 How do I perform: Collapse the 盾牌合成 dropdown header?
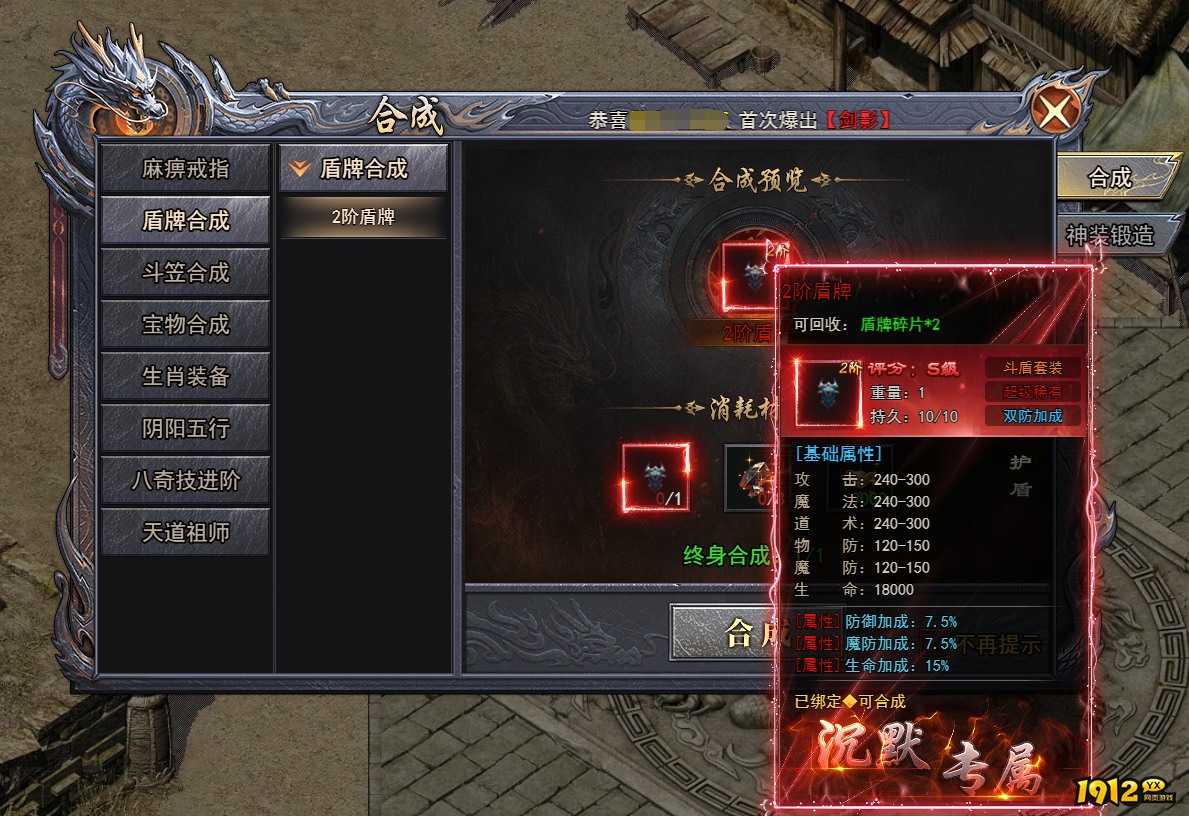(363, 169)
